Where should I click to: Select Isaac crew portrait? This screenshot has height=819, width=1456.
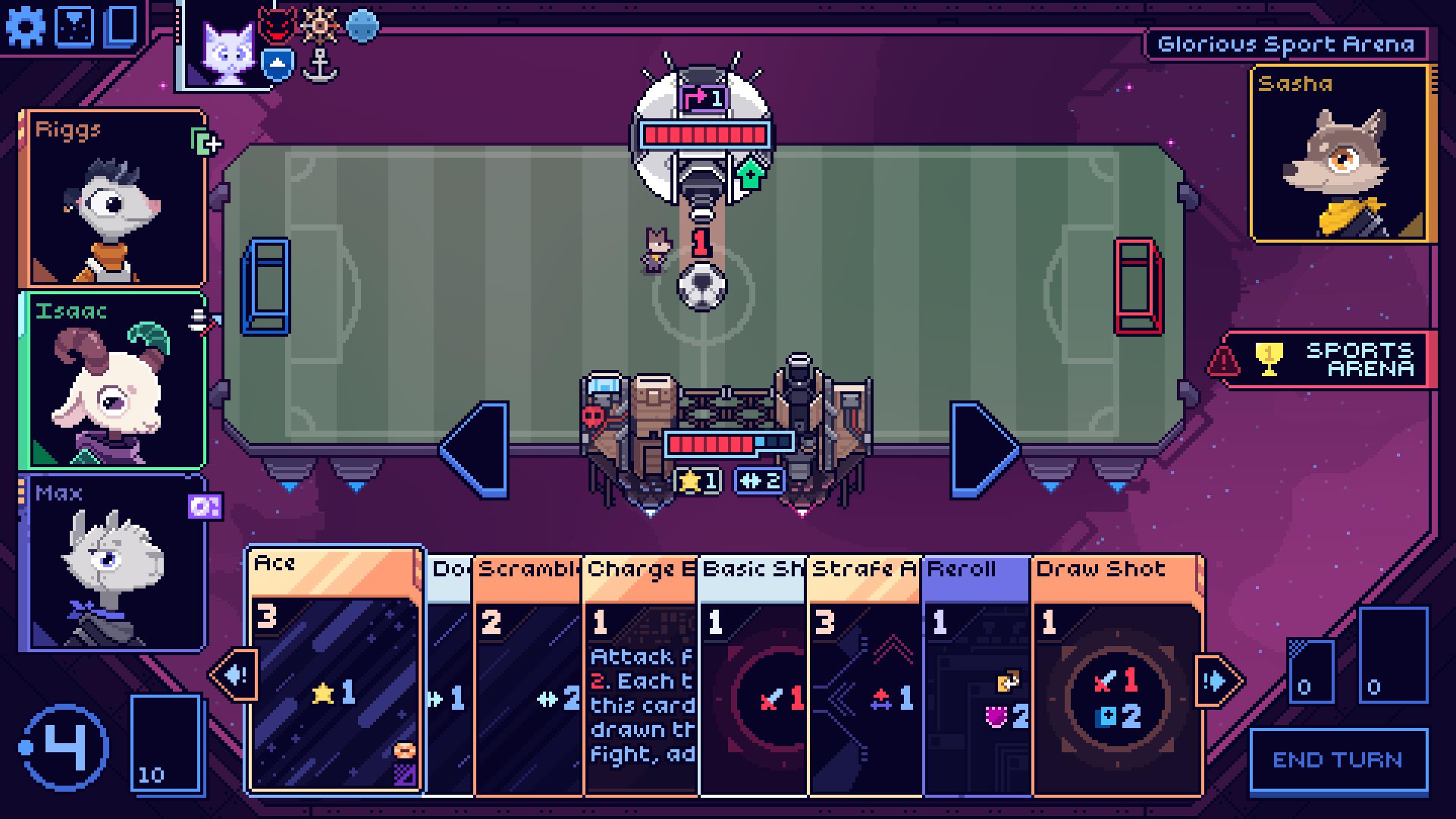[x=114, y=381]
